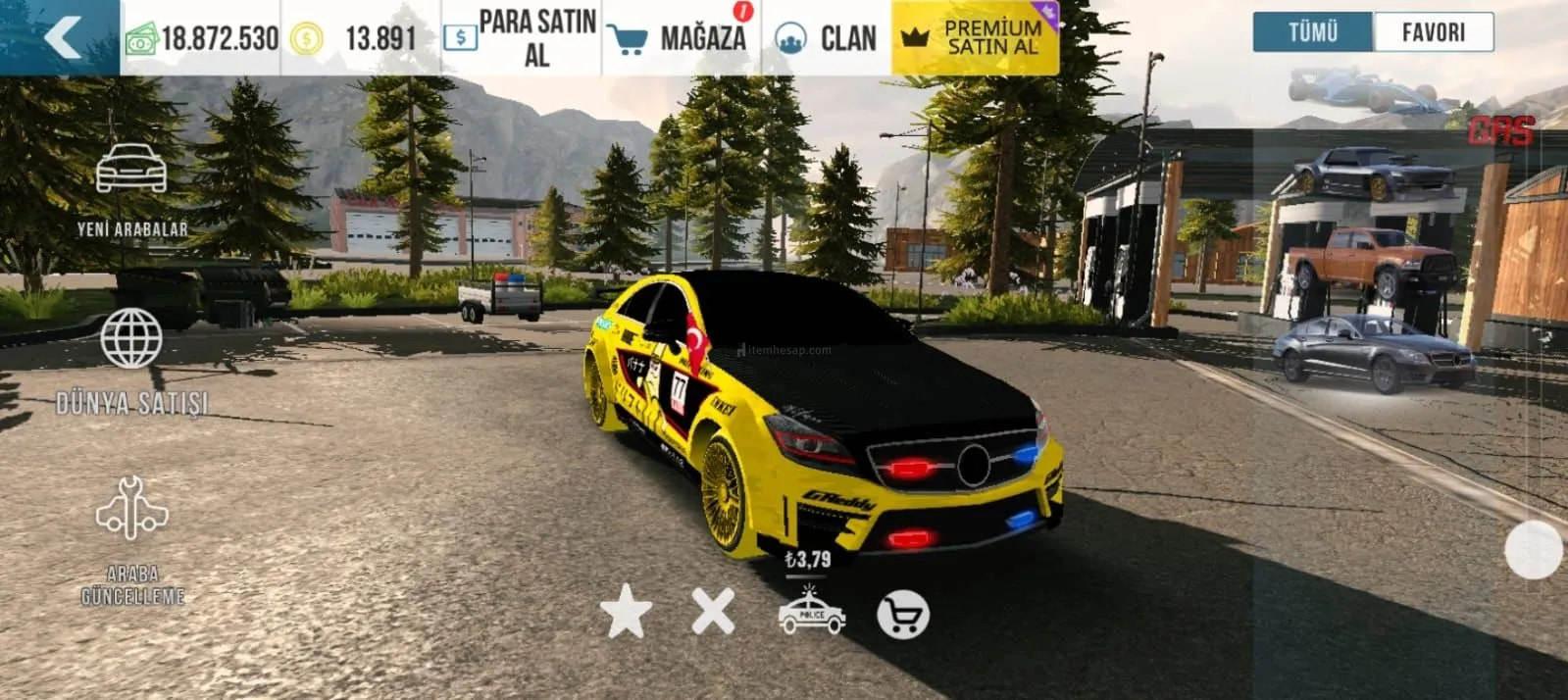Click the white round scroll handle
1568x700 pixels.
point(1533,549)
